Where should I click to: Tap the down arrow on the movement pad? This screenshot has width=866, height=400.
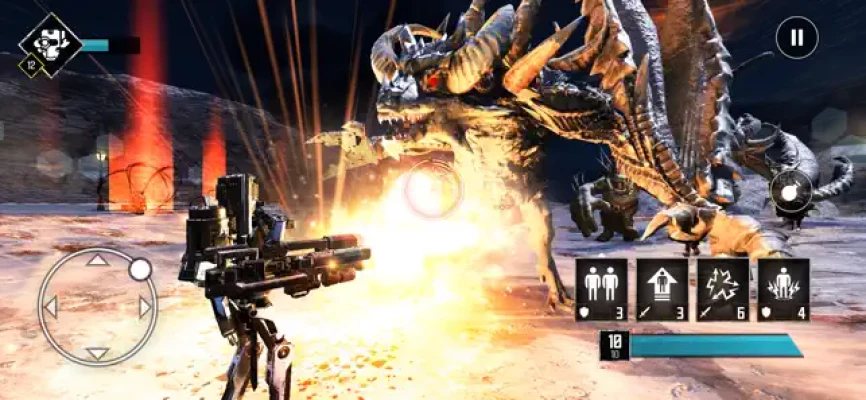tap(97, 353)
